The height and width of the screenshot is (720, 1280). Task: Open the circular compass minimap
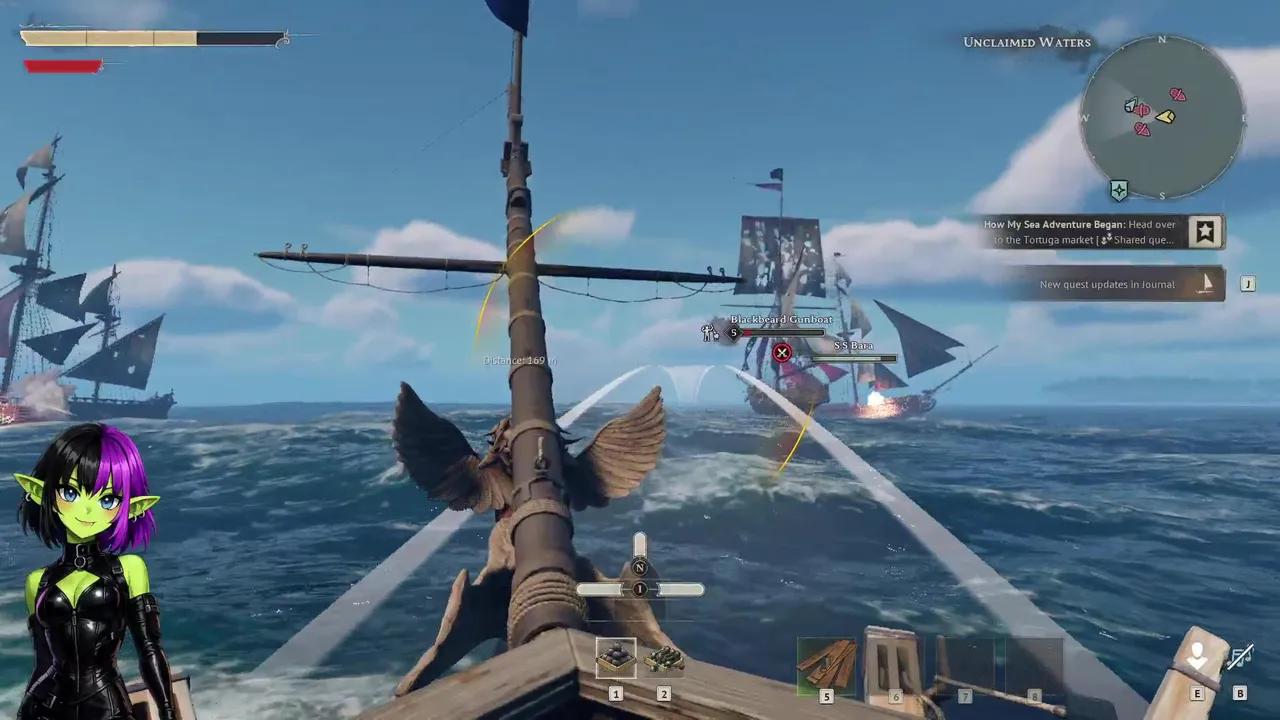coord(1162,117)
